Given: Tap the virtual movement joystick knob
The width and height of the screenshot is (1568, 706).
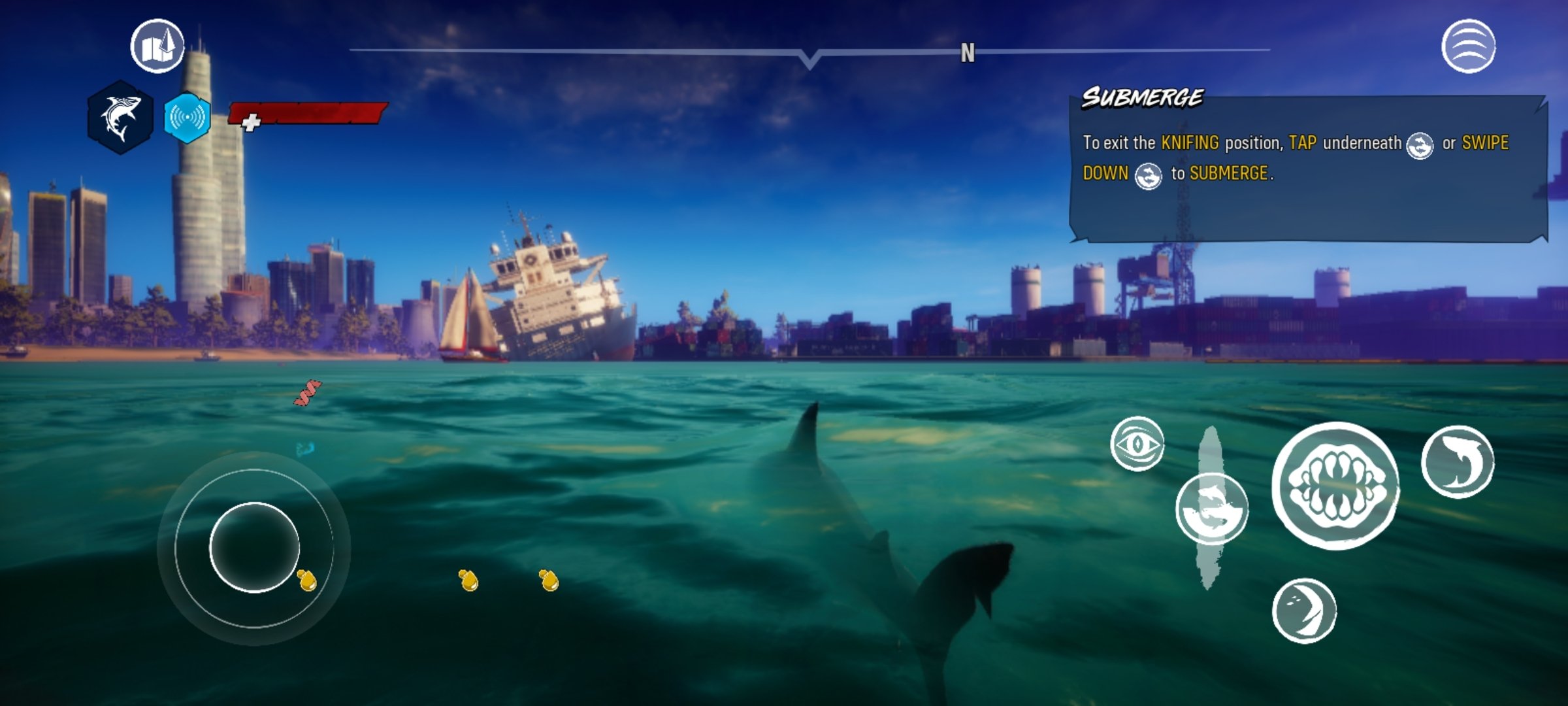Looking at the screenshot, I should [x=254, y=548].
